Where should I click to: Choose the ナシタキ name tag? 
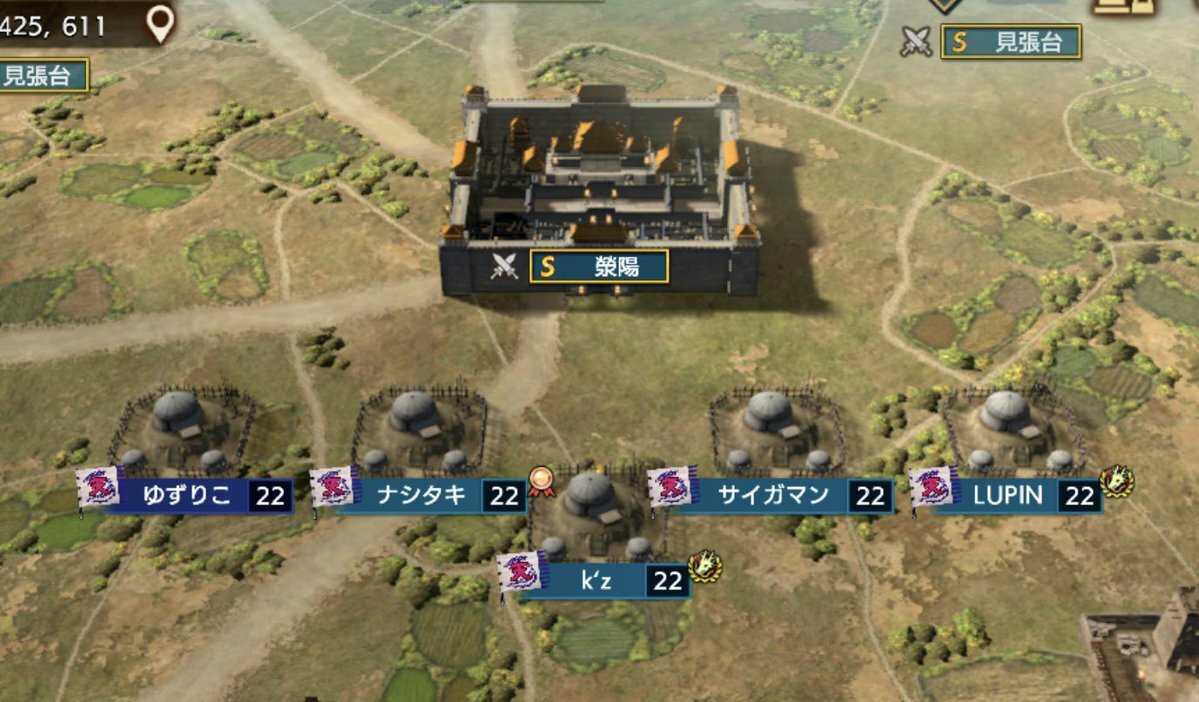(x=420, y=495)
